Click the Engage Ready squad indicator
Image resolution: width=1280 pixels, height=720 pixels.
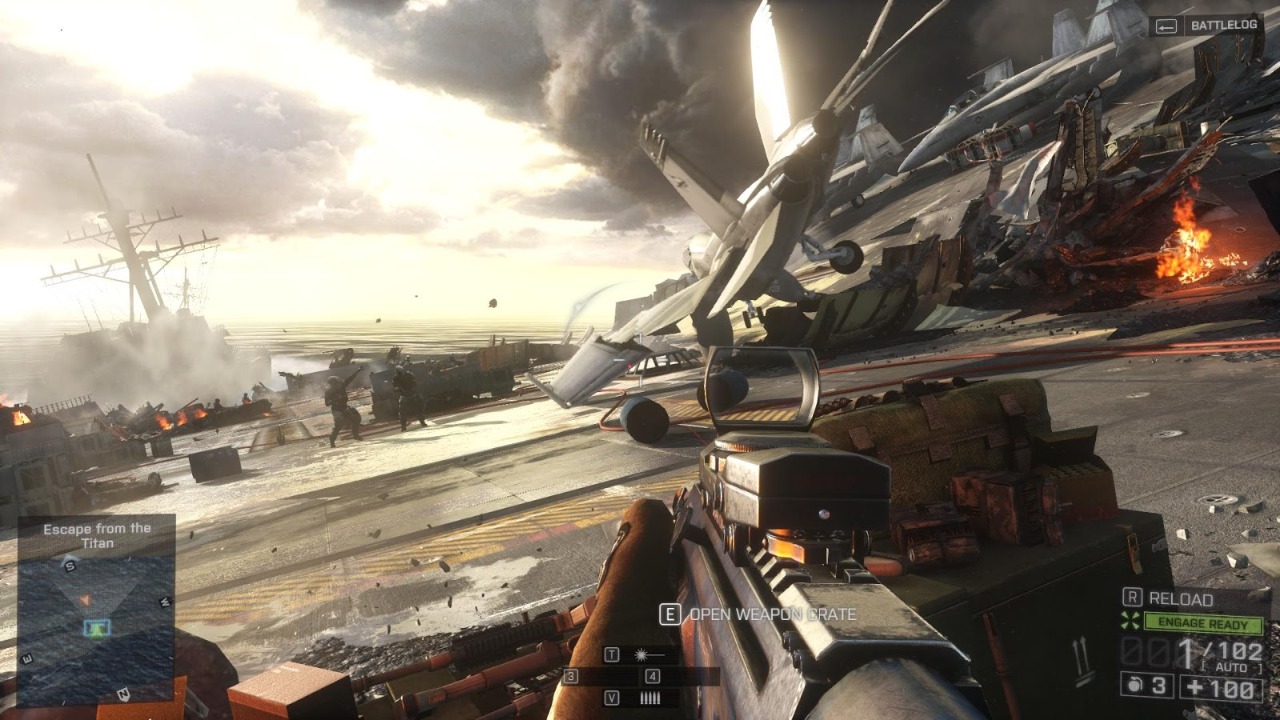click(1202, 623)
